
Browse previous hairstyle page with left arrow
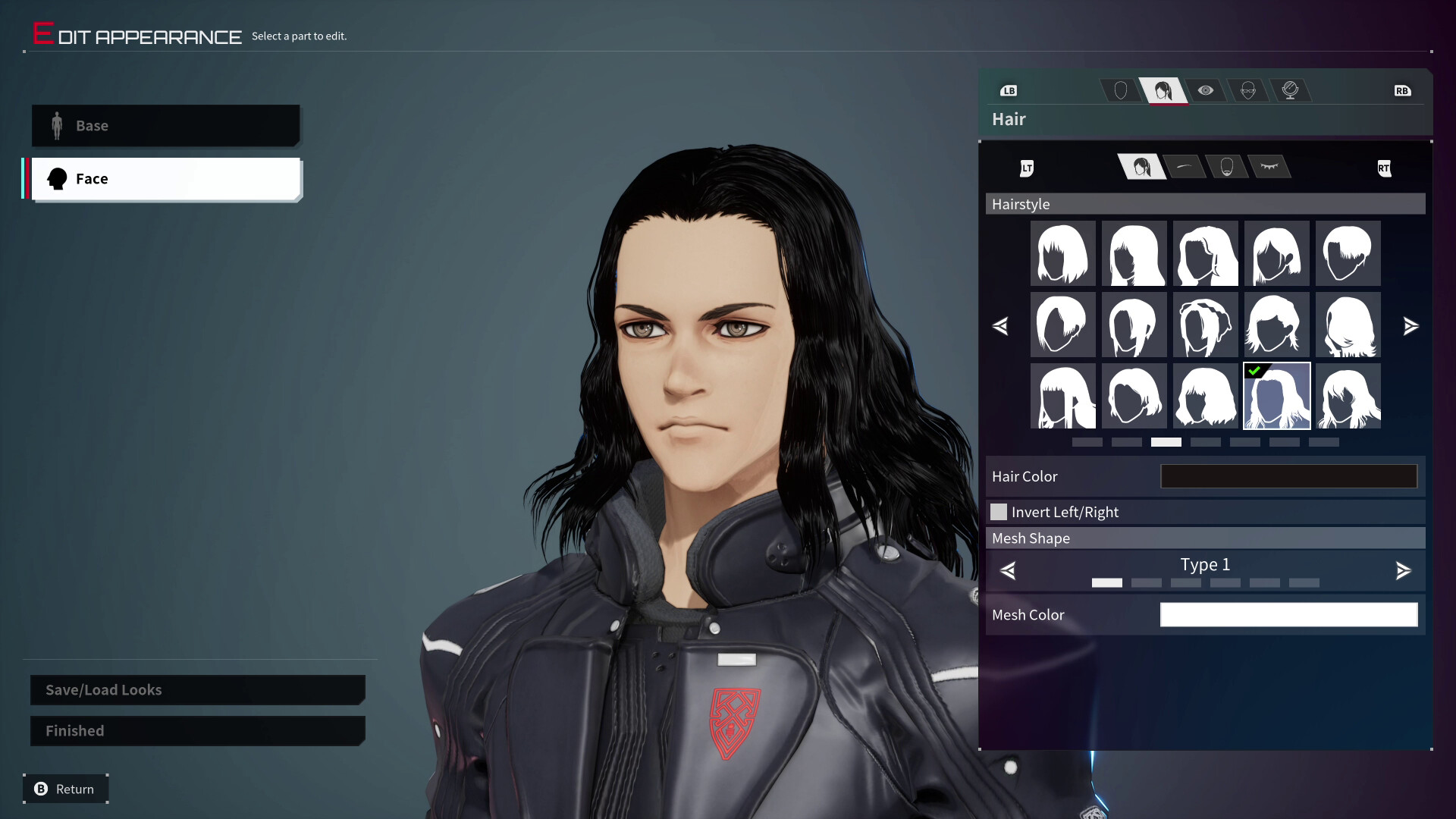1002,326
